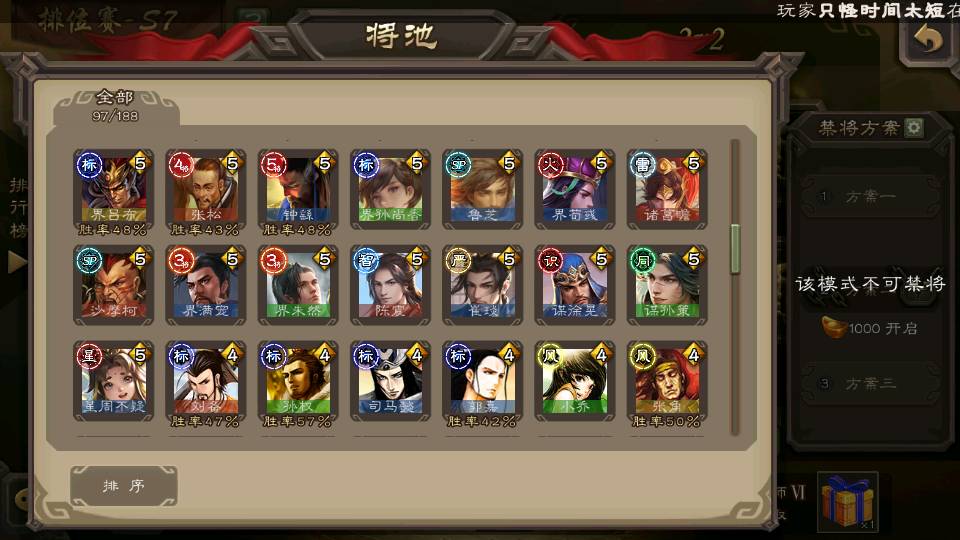Choose the 界朱然 general card

tap(298, 285)
